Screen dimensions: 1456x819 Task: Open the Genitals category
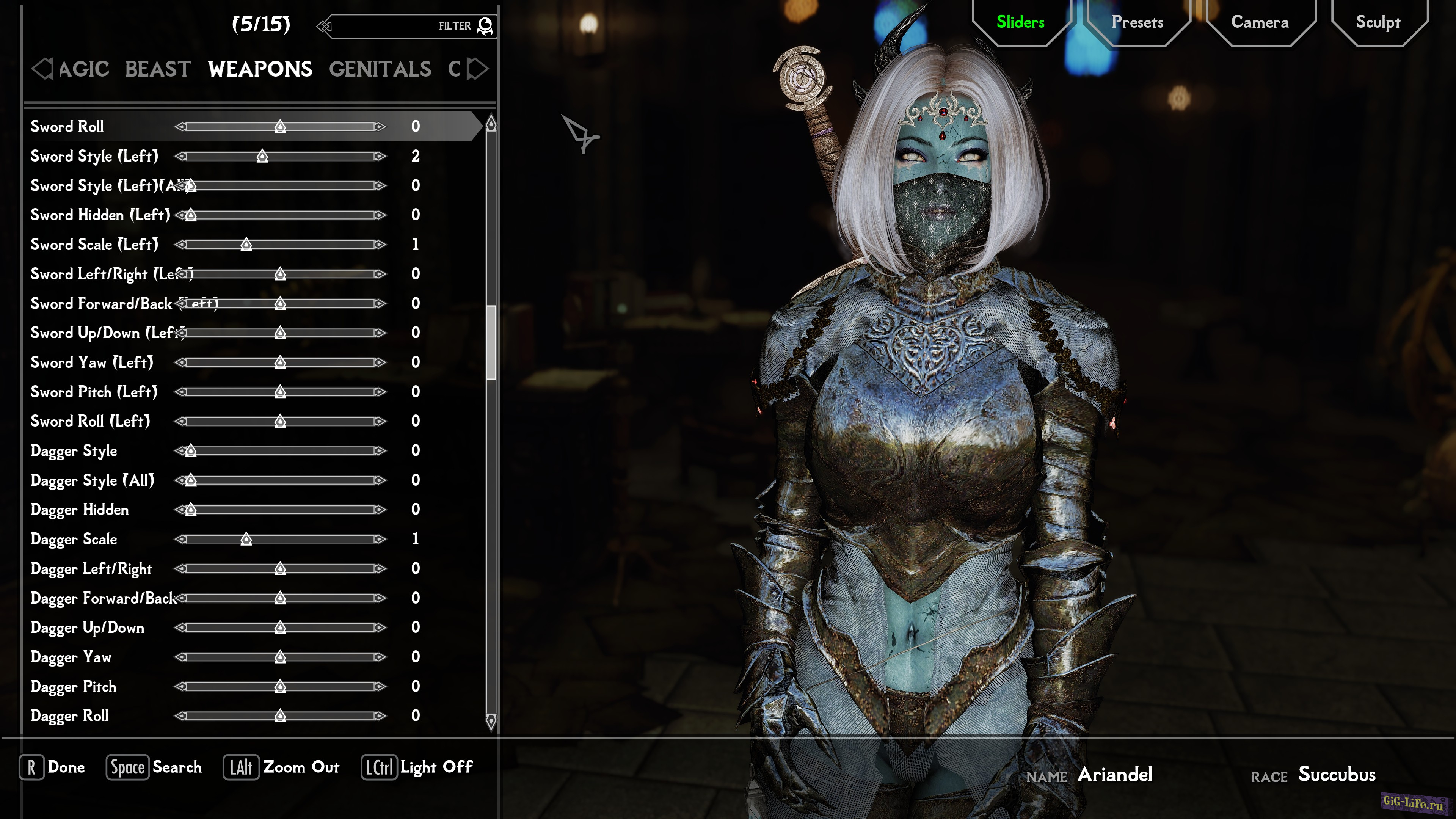click(380, 69)
